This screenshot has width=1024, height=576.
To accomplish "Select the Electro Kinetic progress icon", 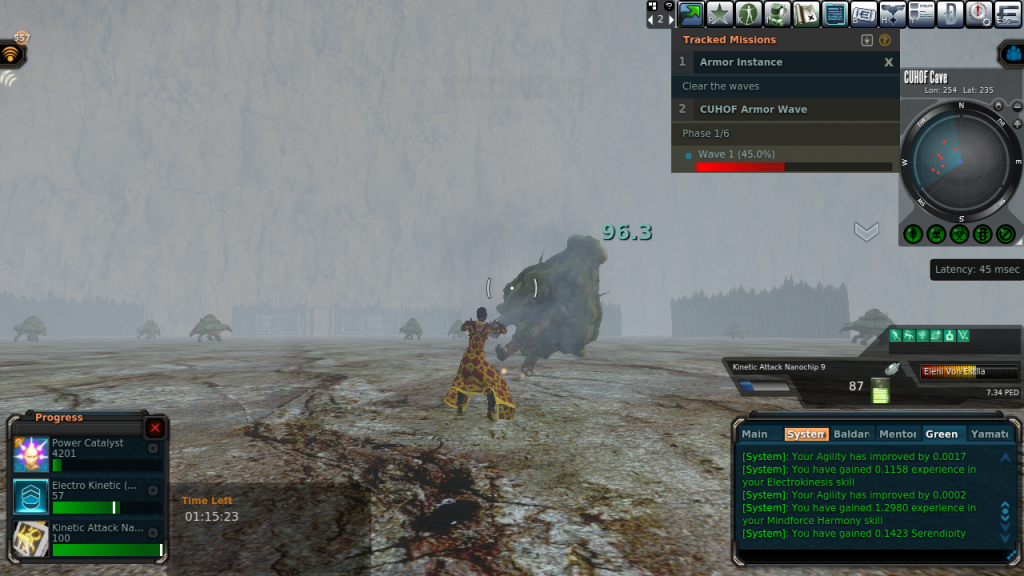I will pyautogui.click(x=31, y=496).
